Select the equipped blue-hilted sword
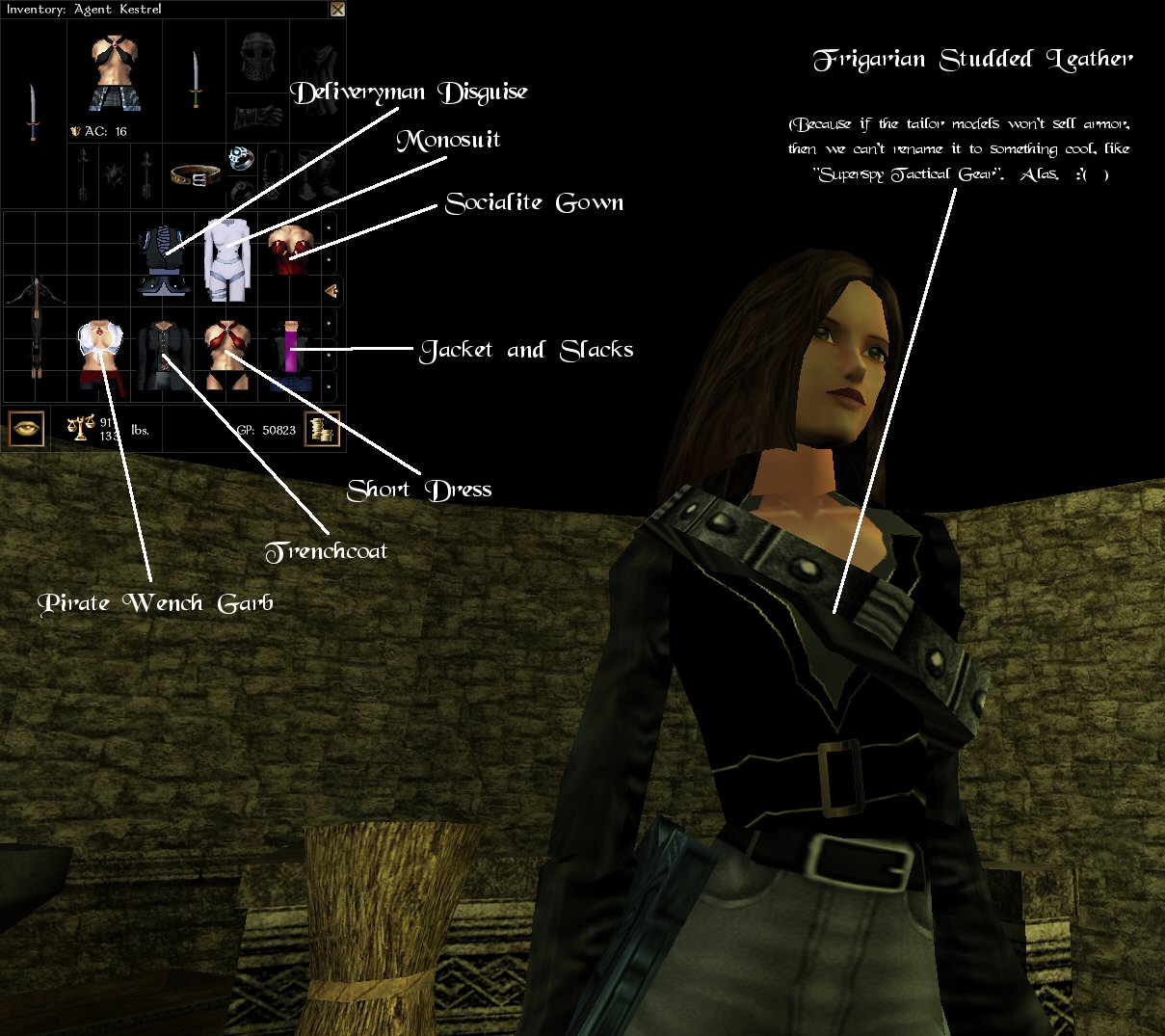This screenshot has width=1165, height=1036. (x=34, y=112)
